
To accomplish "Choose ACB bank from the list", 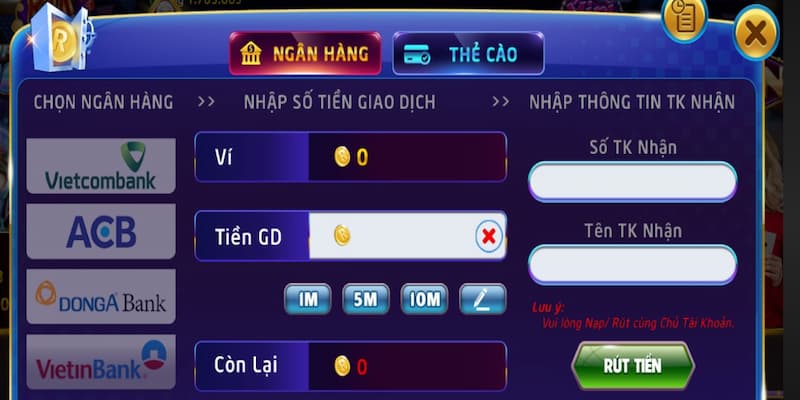I will tap(101, 232).
